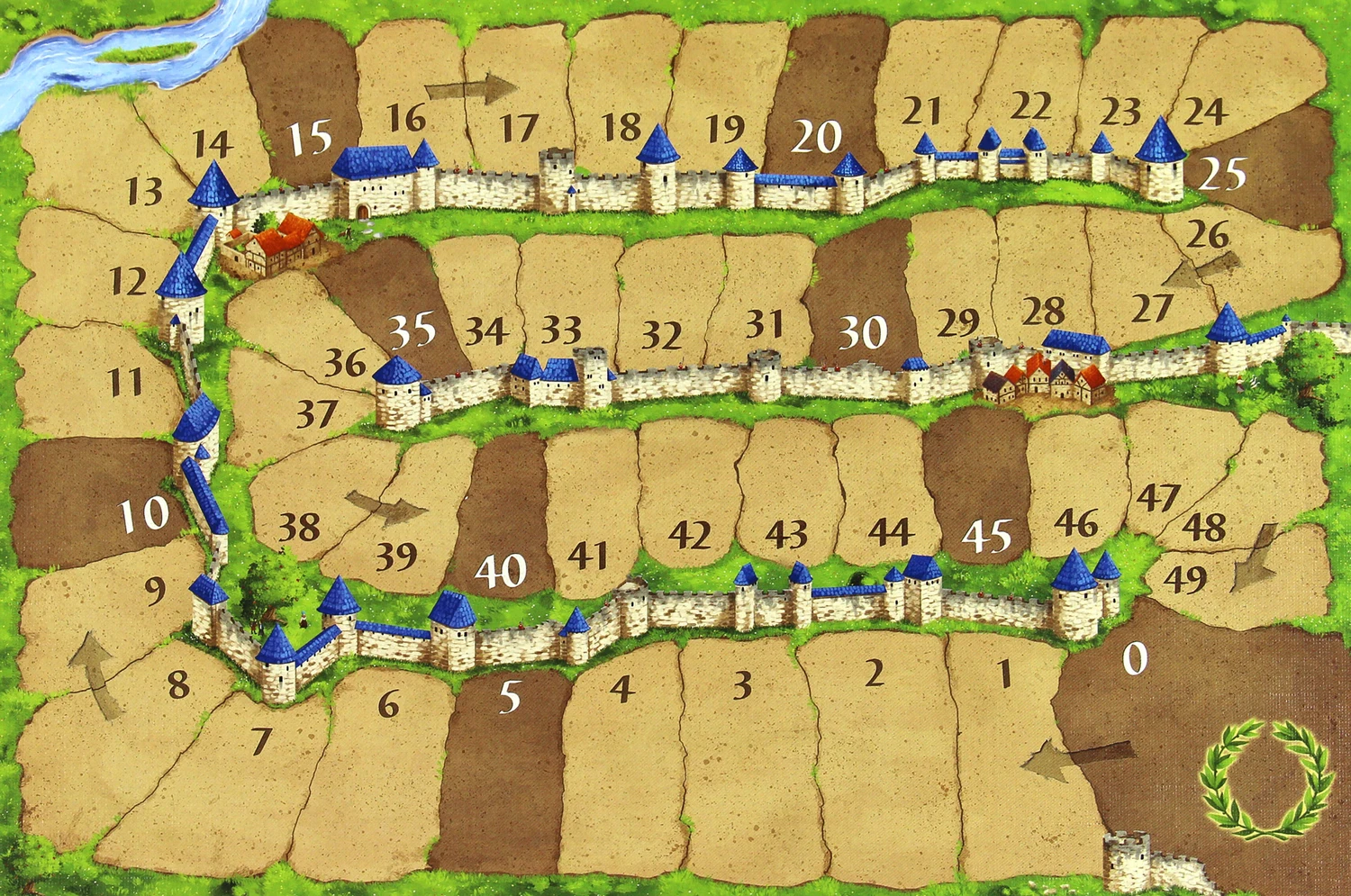Click score space 35

[x=413, y=330]
